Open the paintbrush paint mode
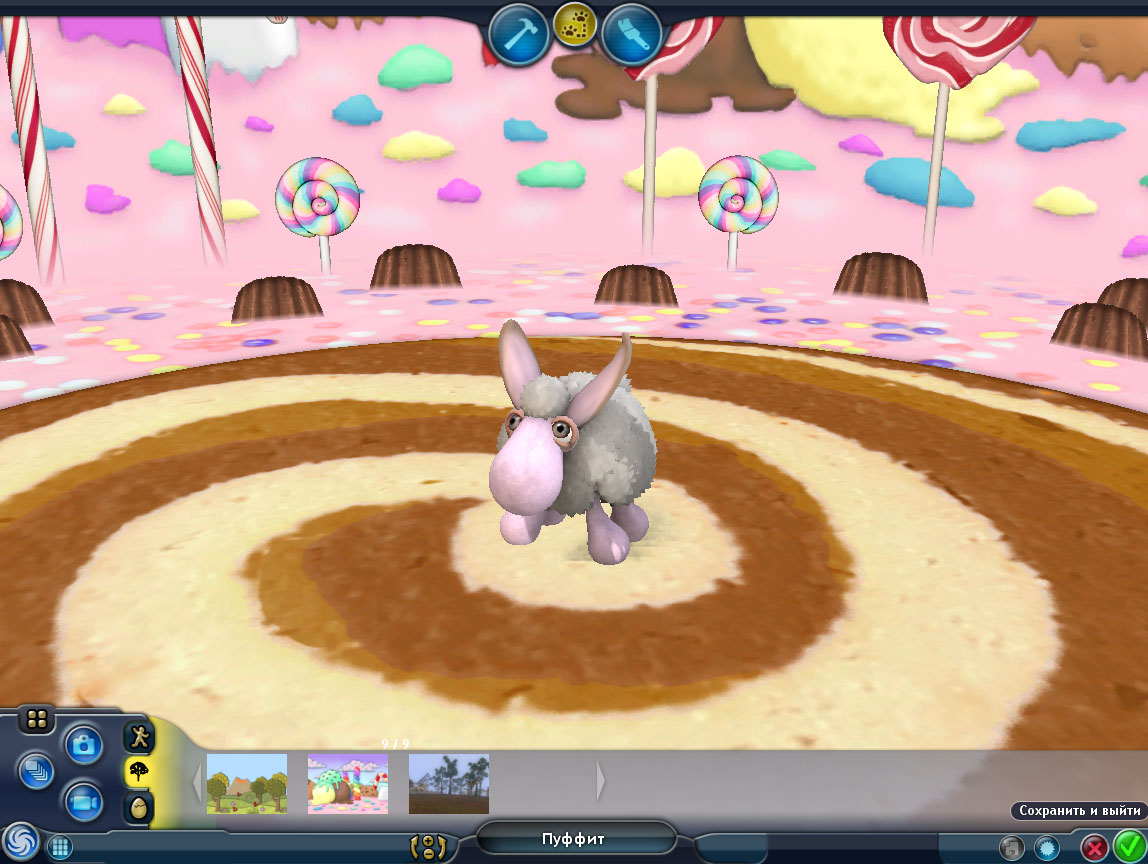This screenshot has height=864, width=1148. [x=632, y=36]
